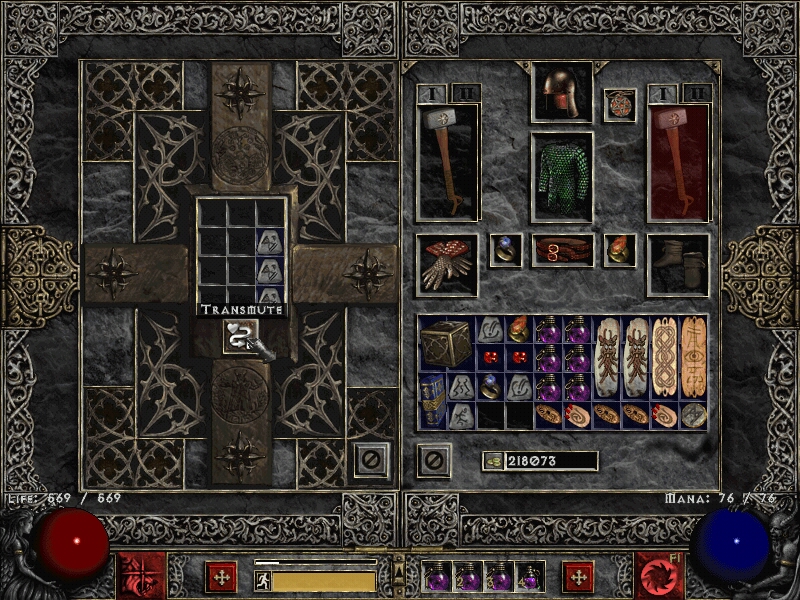Select the equipped boots slot
The width and height of the screenshot is (800, 600).
point(678,264)
